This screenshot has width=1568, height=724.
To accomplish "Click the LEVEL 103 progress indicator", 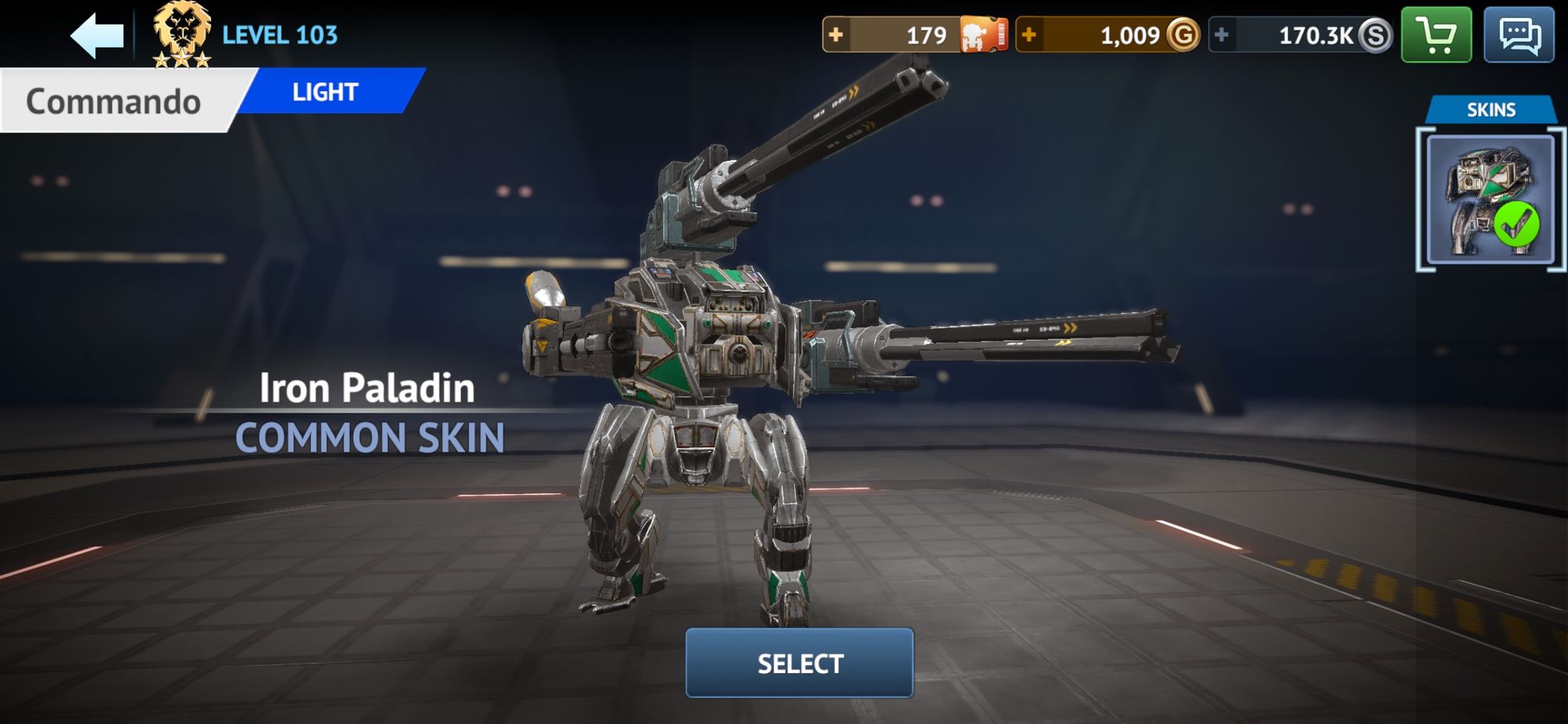I will [279, 34].
